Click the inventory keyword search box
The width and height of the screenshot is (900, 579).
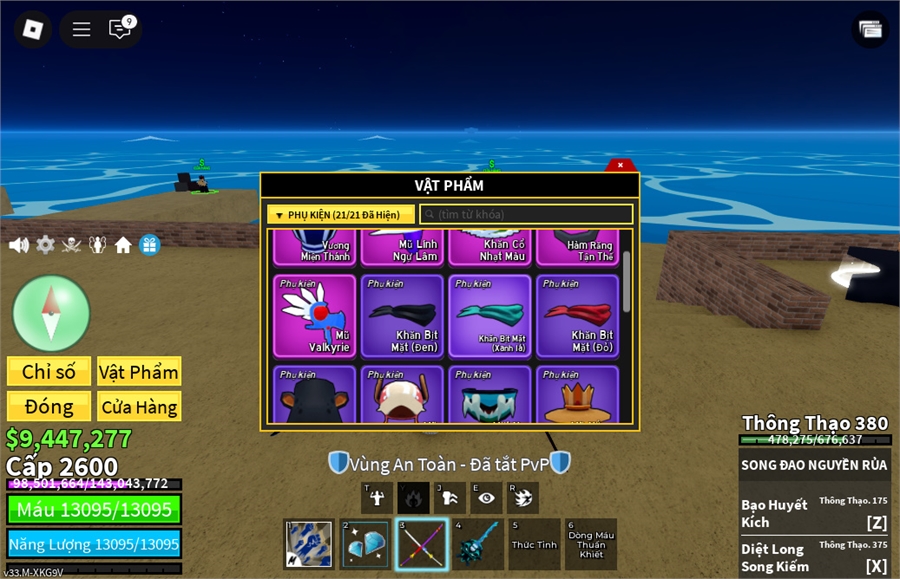coord(526,215)
